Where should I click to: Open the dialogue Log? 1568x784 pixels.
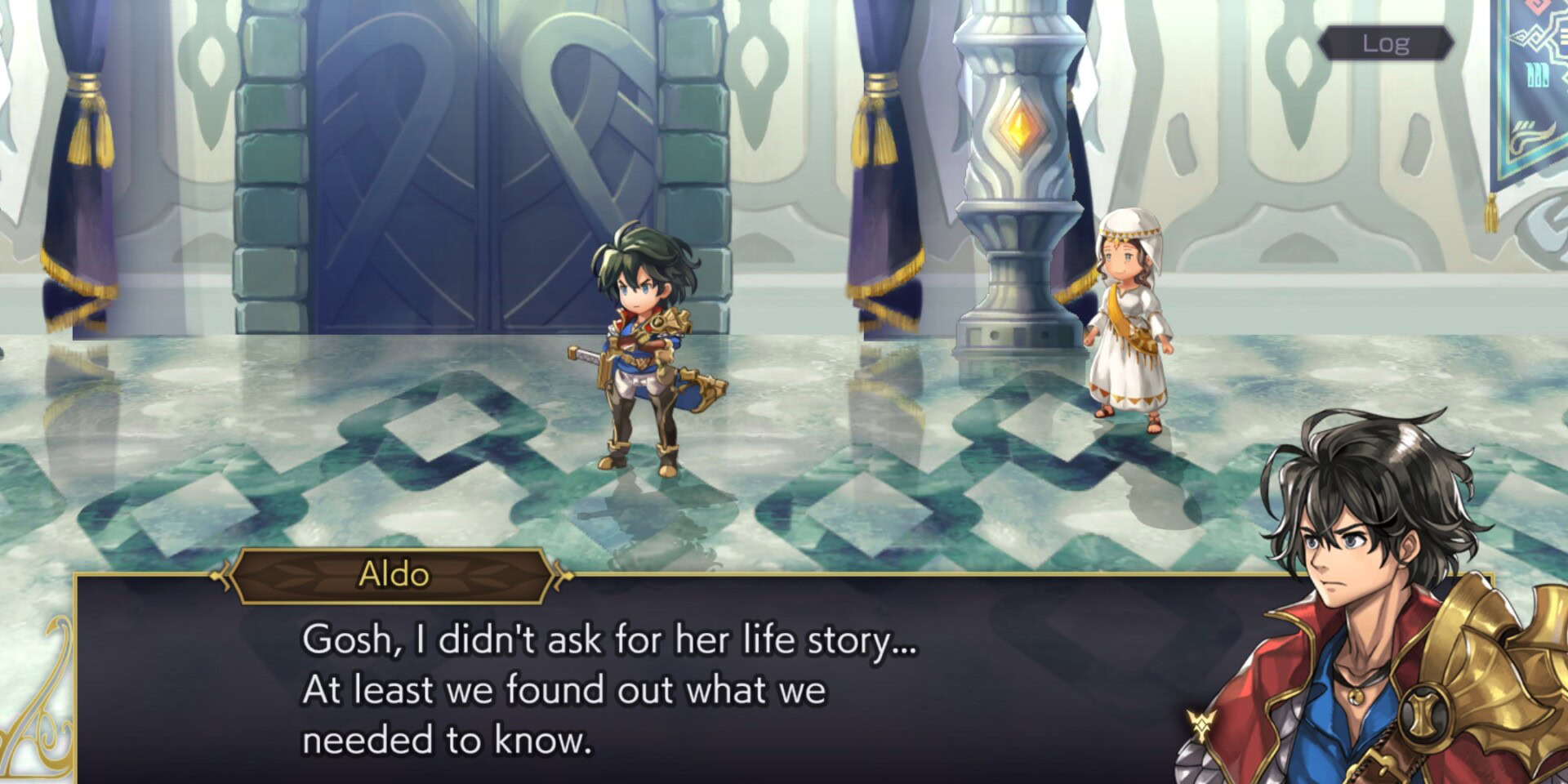[x=1385, y=43]
